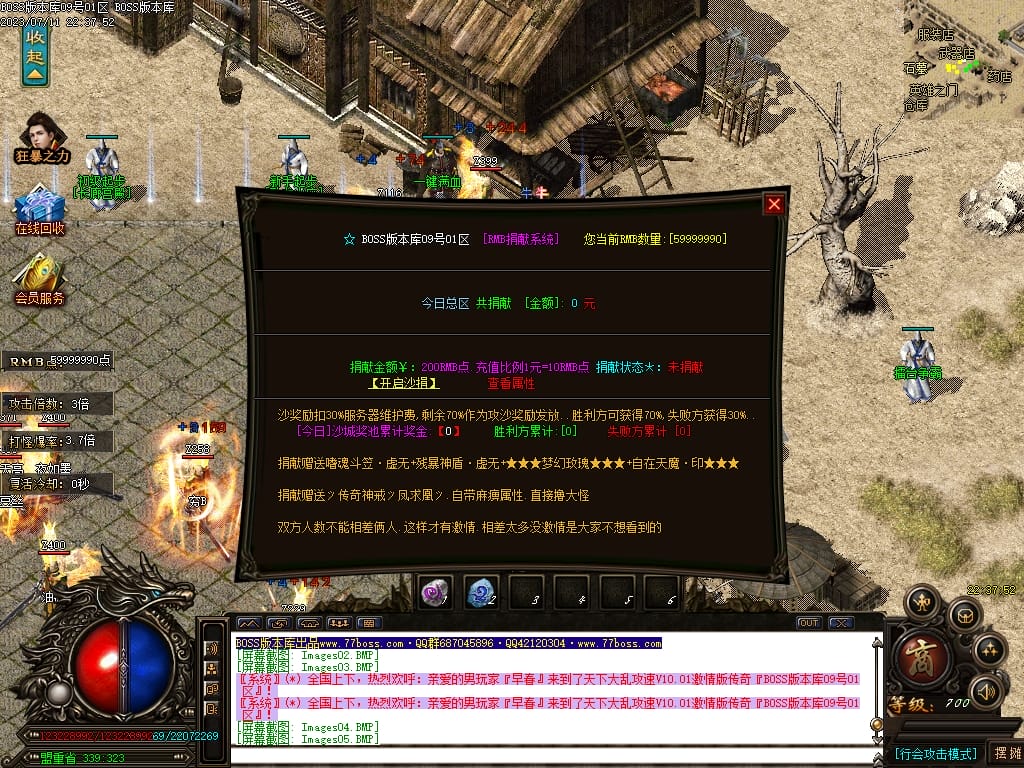Toggle the sound speaker button
The width and height of the screenshot is (1024, 768).
986,690
